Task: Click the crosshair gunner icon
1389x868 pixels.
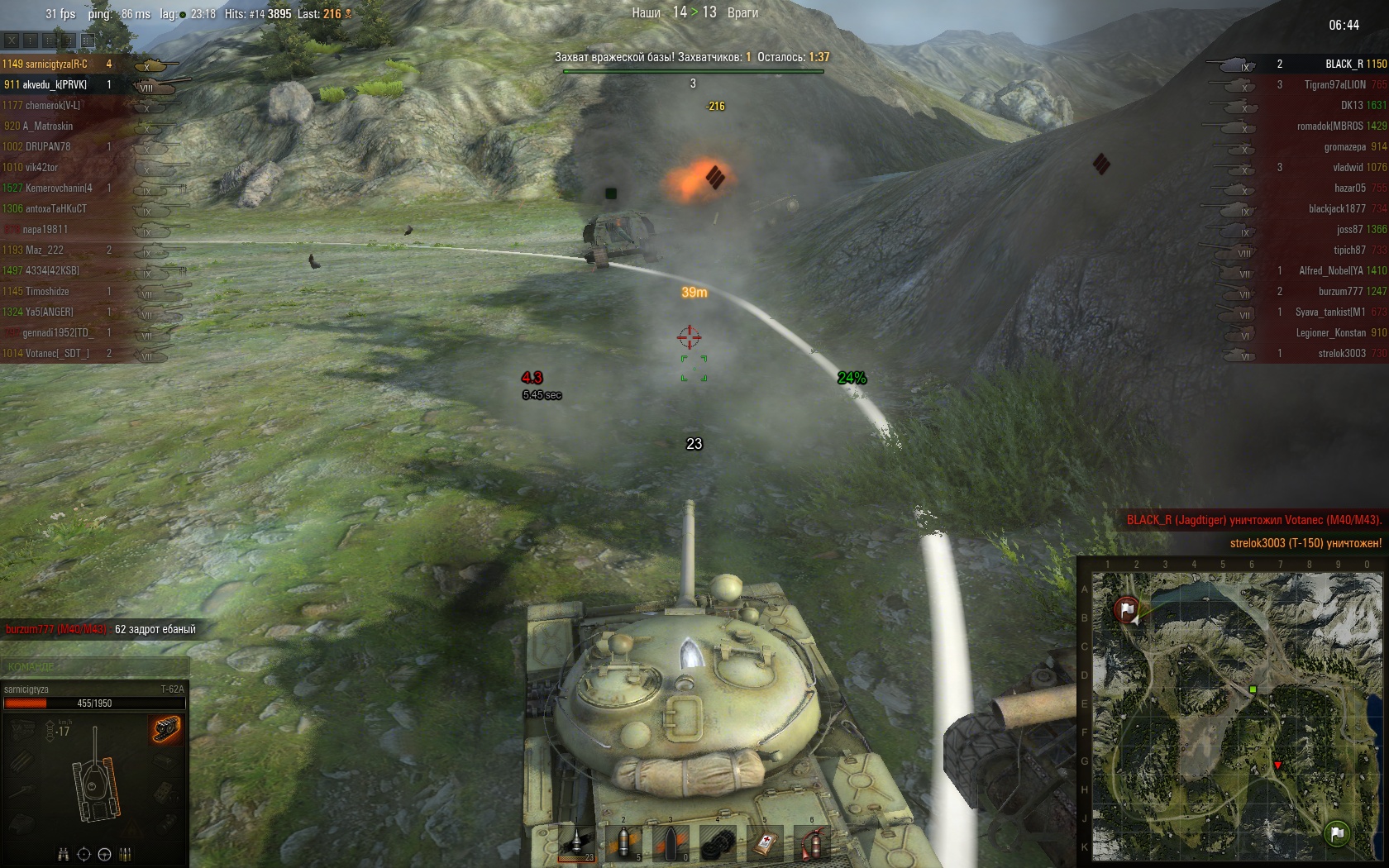Action: (84, 854)
